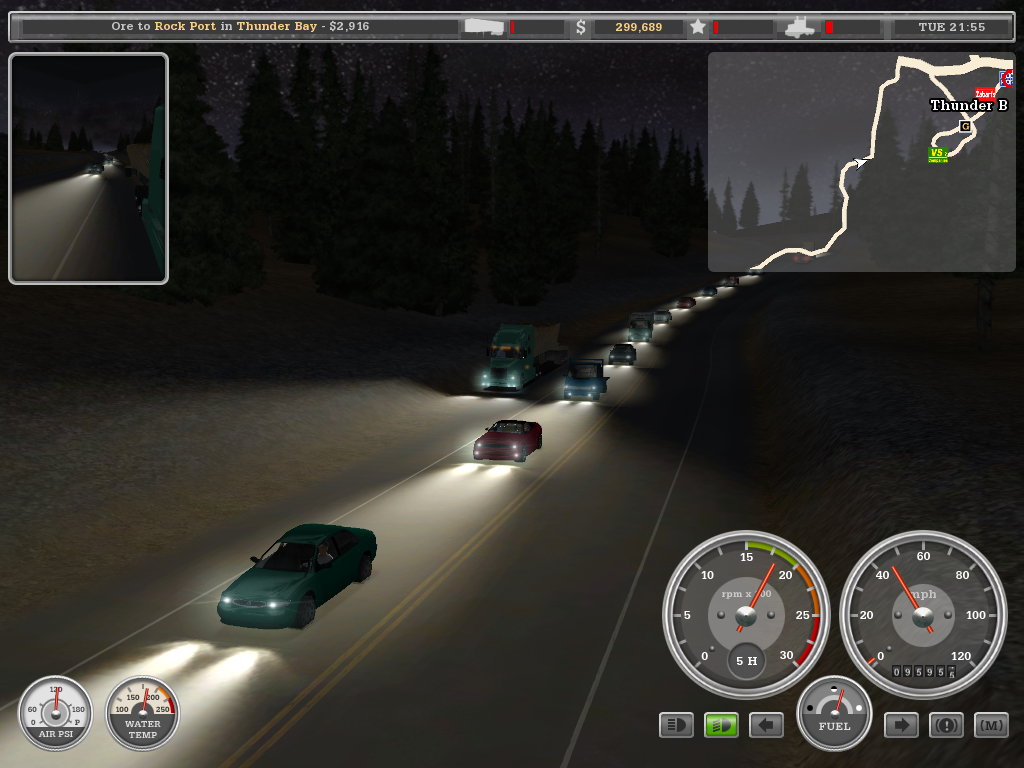Click the star reputation icon
Image resolution: width=1024 pixels, height=768 pixels.
click(697, 27)
